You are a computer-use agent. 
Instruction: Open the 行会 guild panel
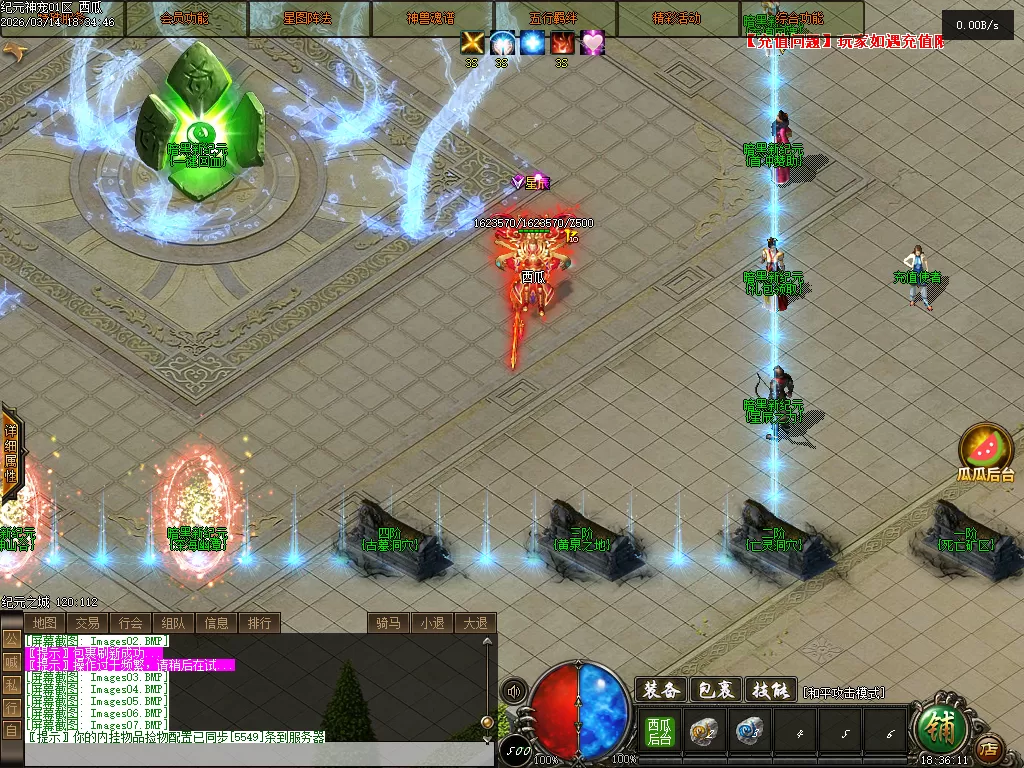(x=130, y=623)
